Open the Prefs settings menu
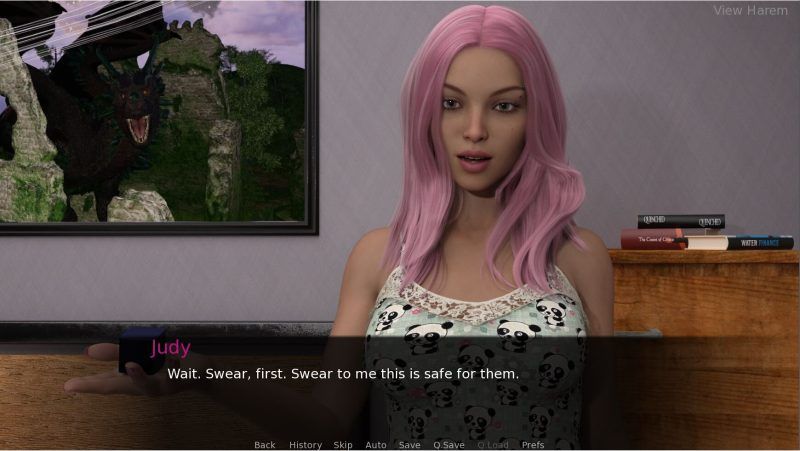Viewport: 800px width, 451px height. click(533, 445)
